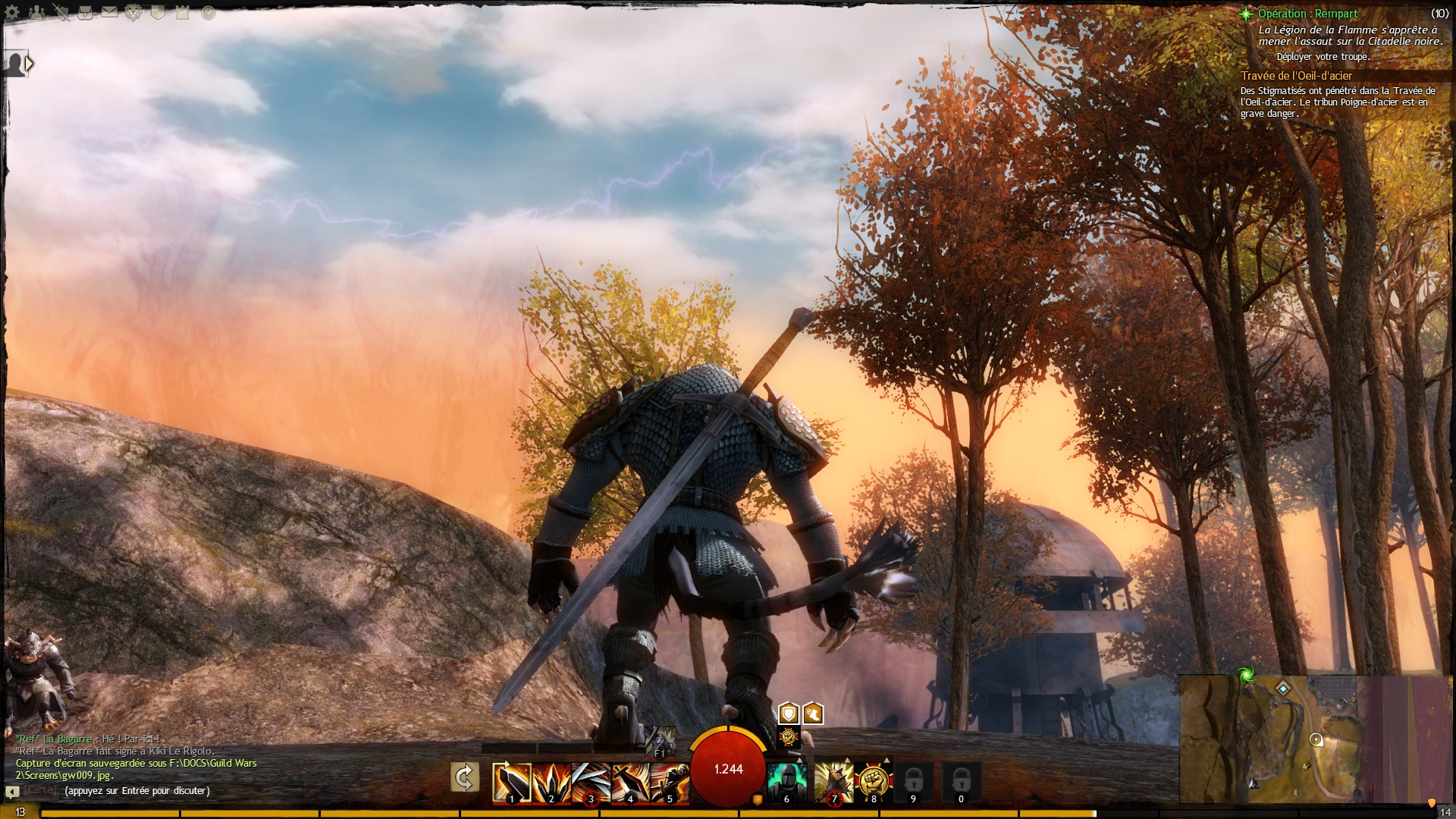
Task: Use the charging warrior skill in slot 5
Action: [669, 782]
